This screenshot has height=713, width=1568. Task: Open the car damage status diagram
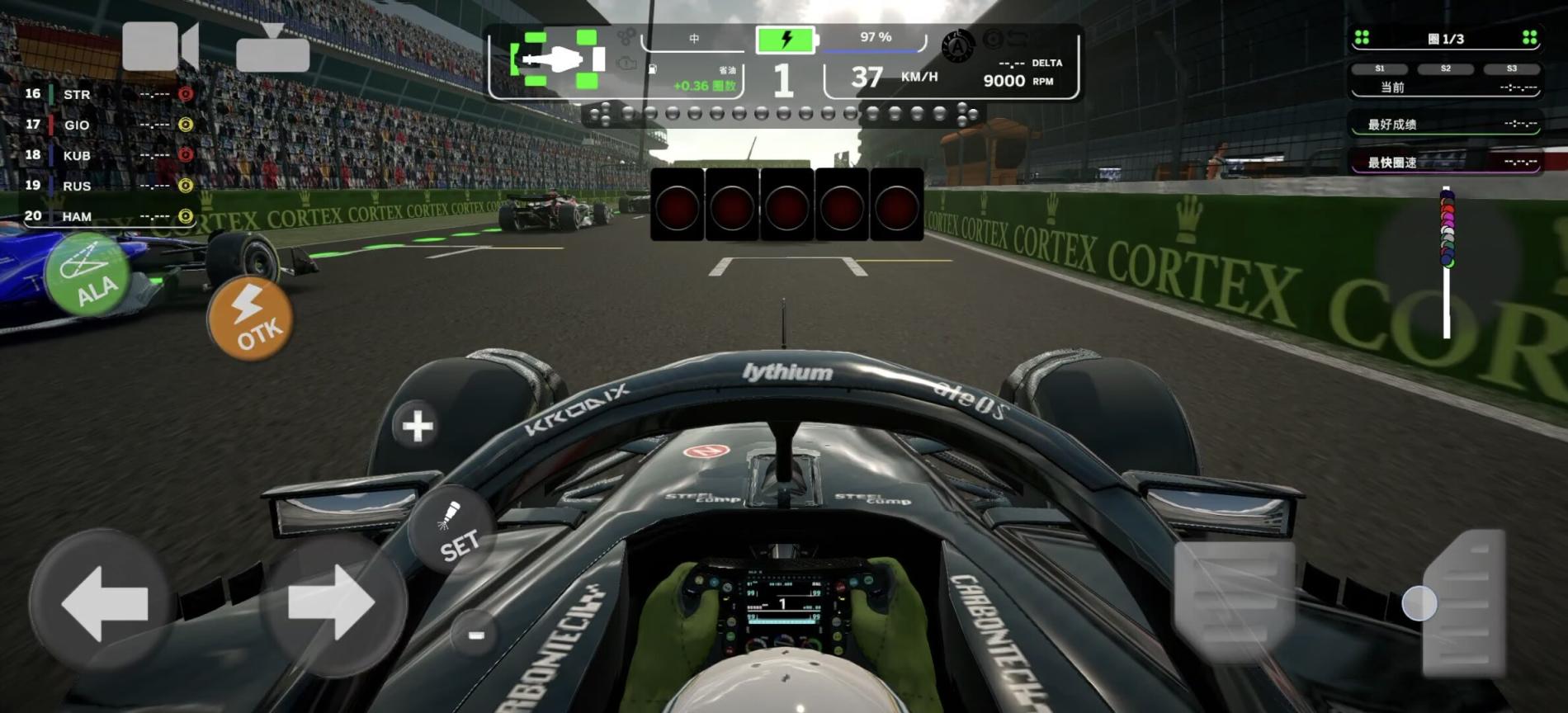560,59
